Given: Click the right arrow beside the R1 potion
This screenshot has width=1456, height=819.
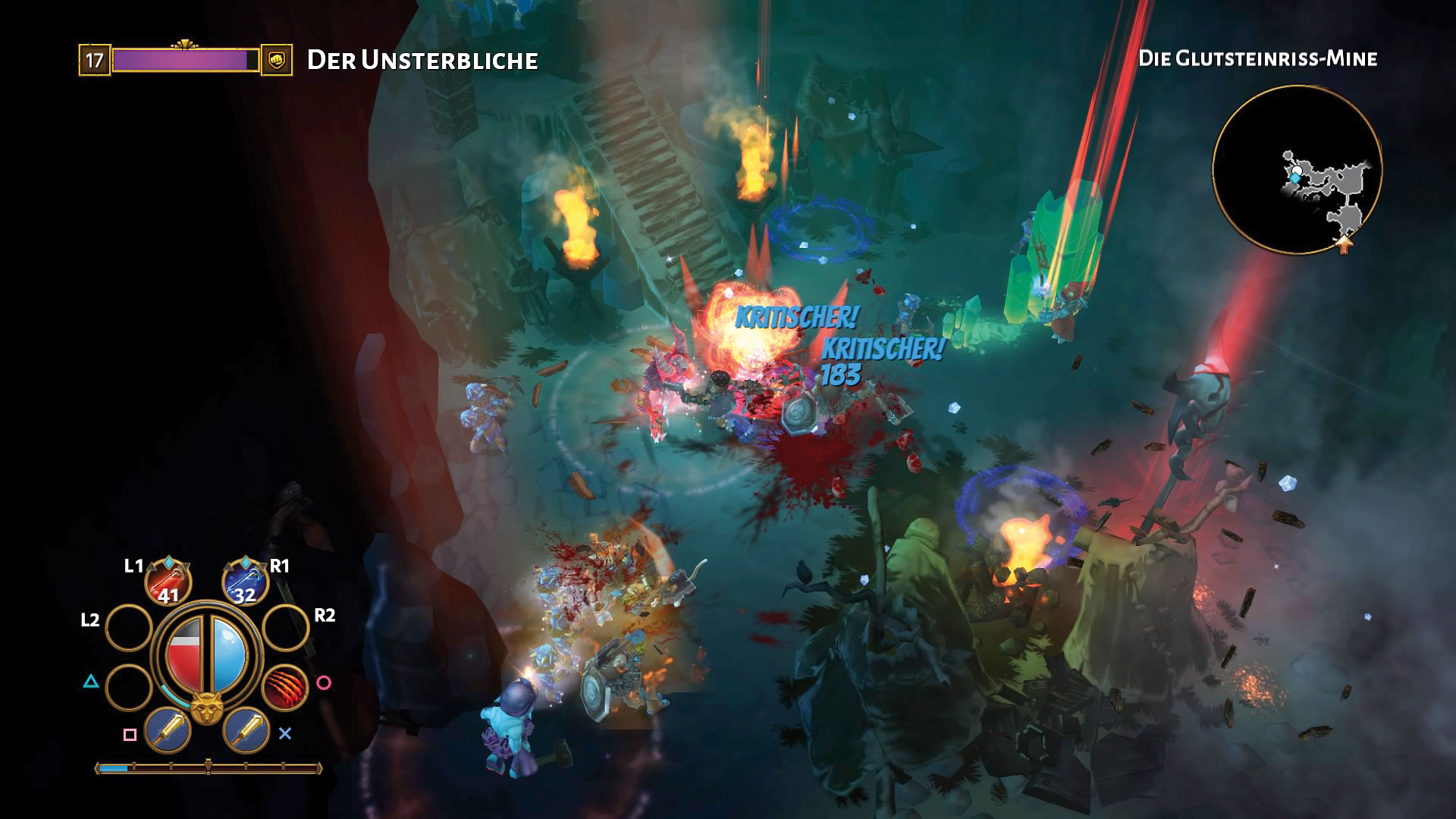Looking at the screenshot, I should point(262,566).
